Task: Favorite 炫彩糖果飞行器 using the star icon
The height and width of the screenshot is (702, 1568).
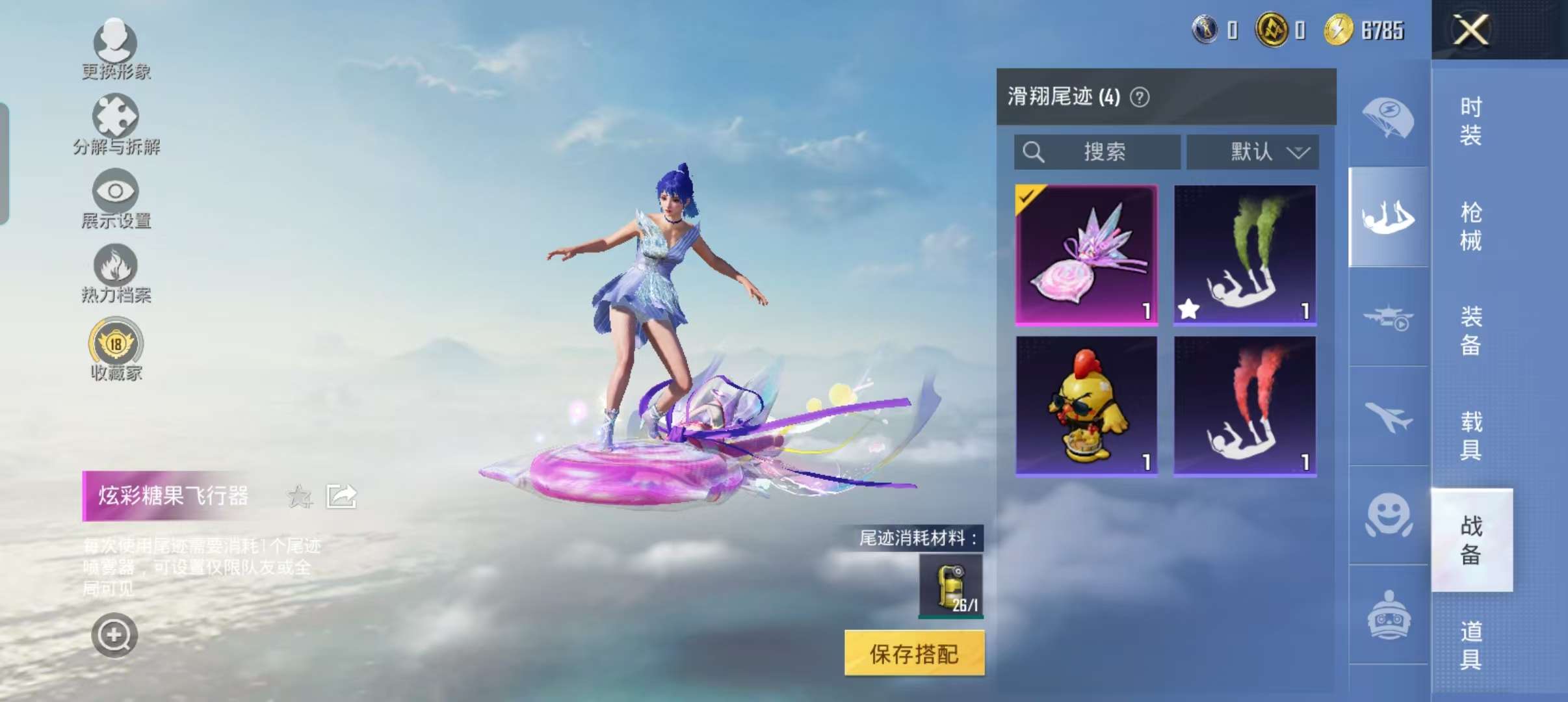Action: click(x=300, y=495)
